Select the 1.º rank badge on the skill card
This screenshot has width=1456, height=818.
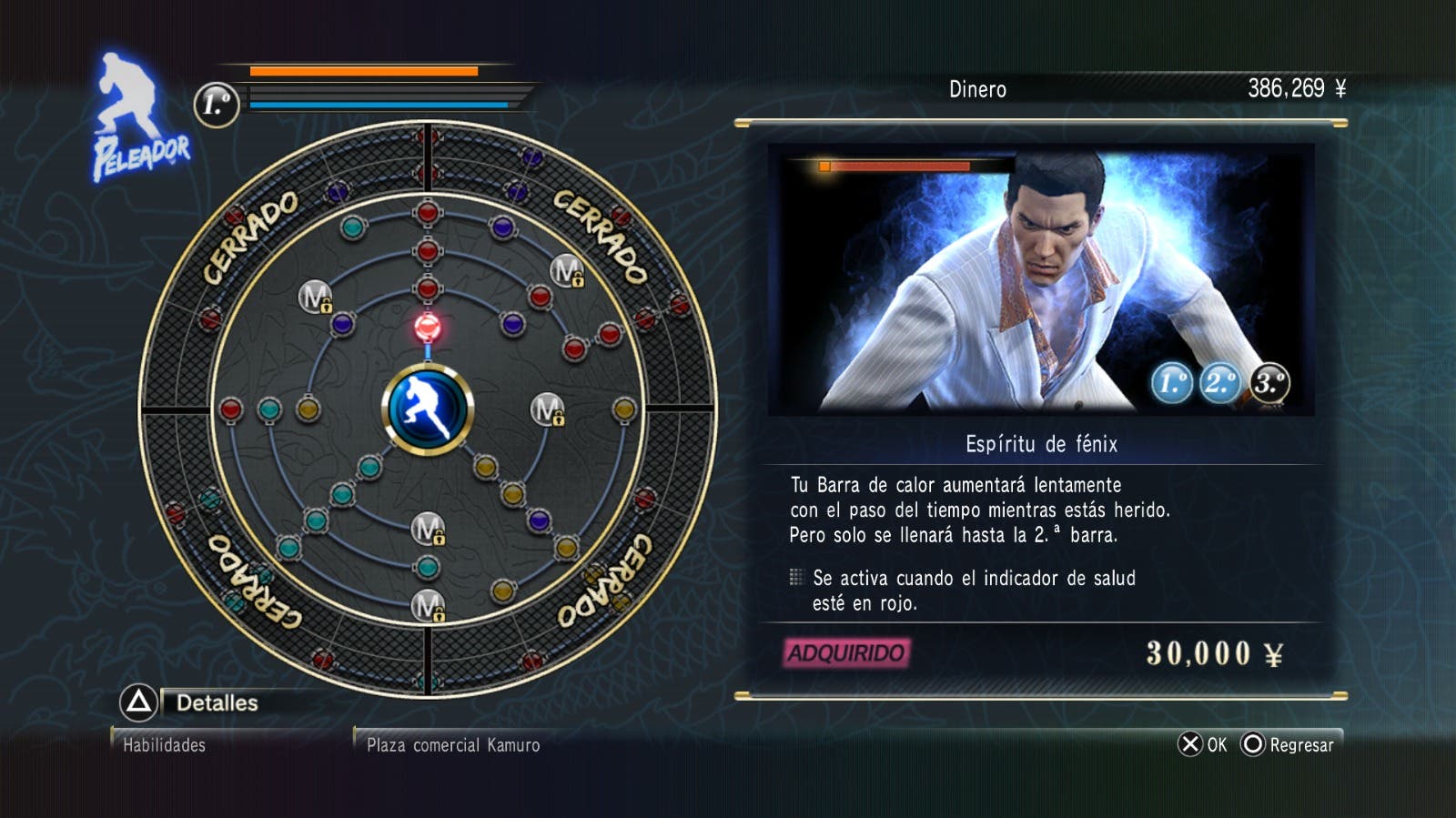click(1172, 383)
